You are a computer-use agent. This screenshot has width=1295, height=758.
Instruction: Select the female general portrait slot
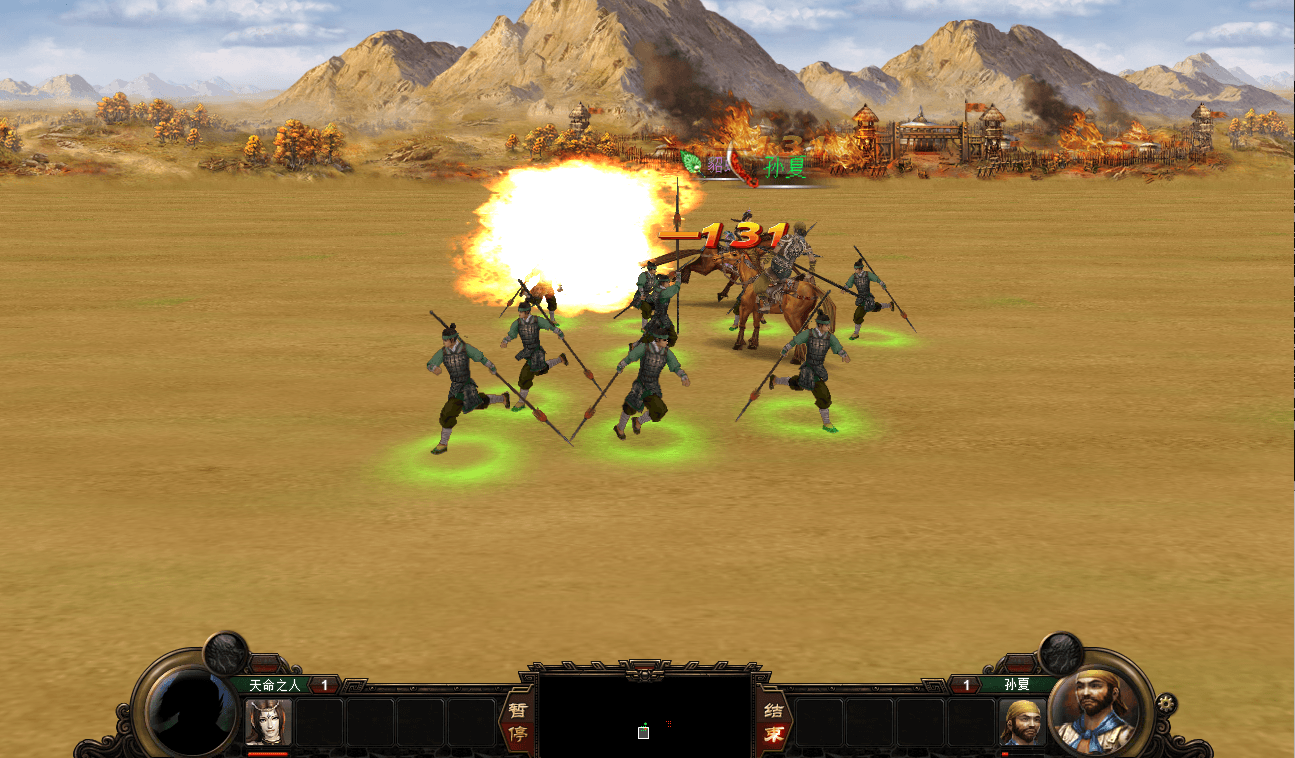coord(268,722)
